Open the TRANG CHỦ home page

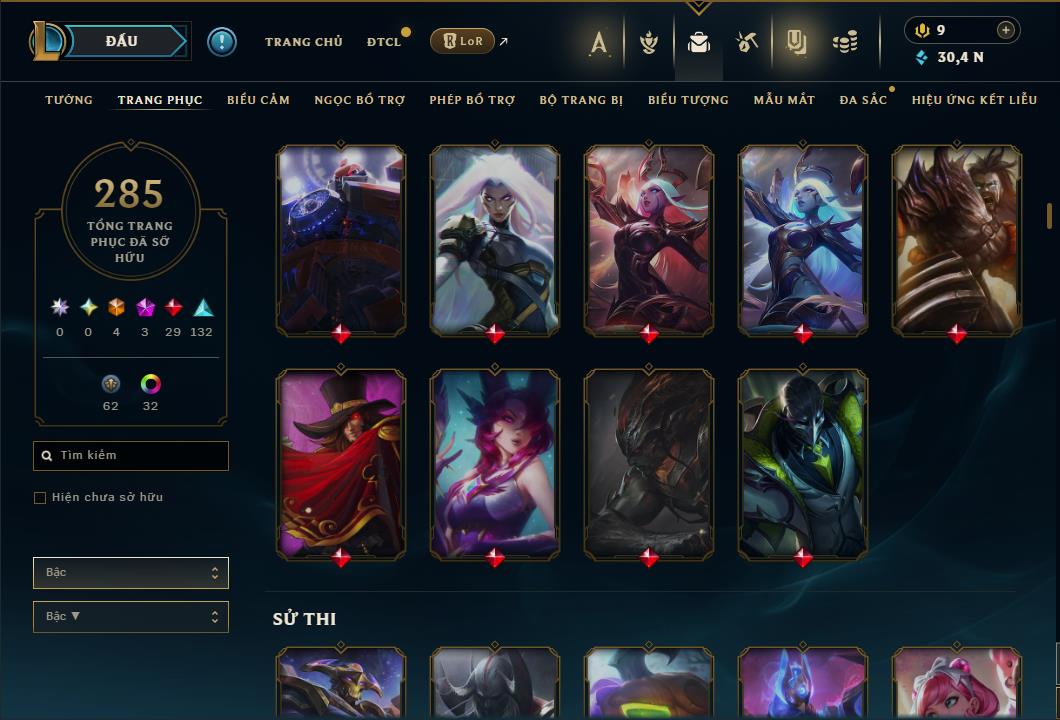point(303,42)
